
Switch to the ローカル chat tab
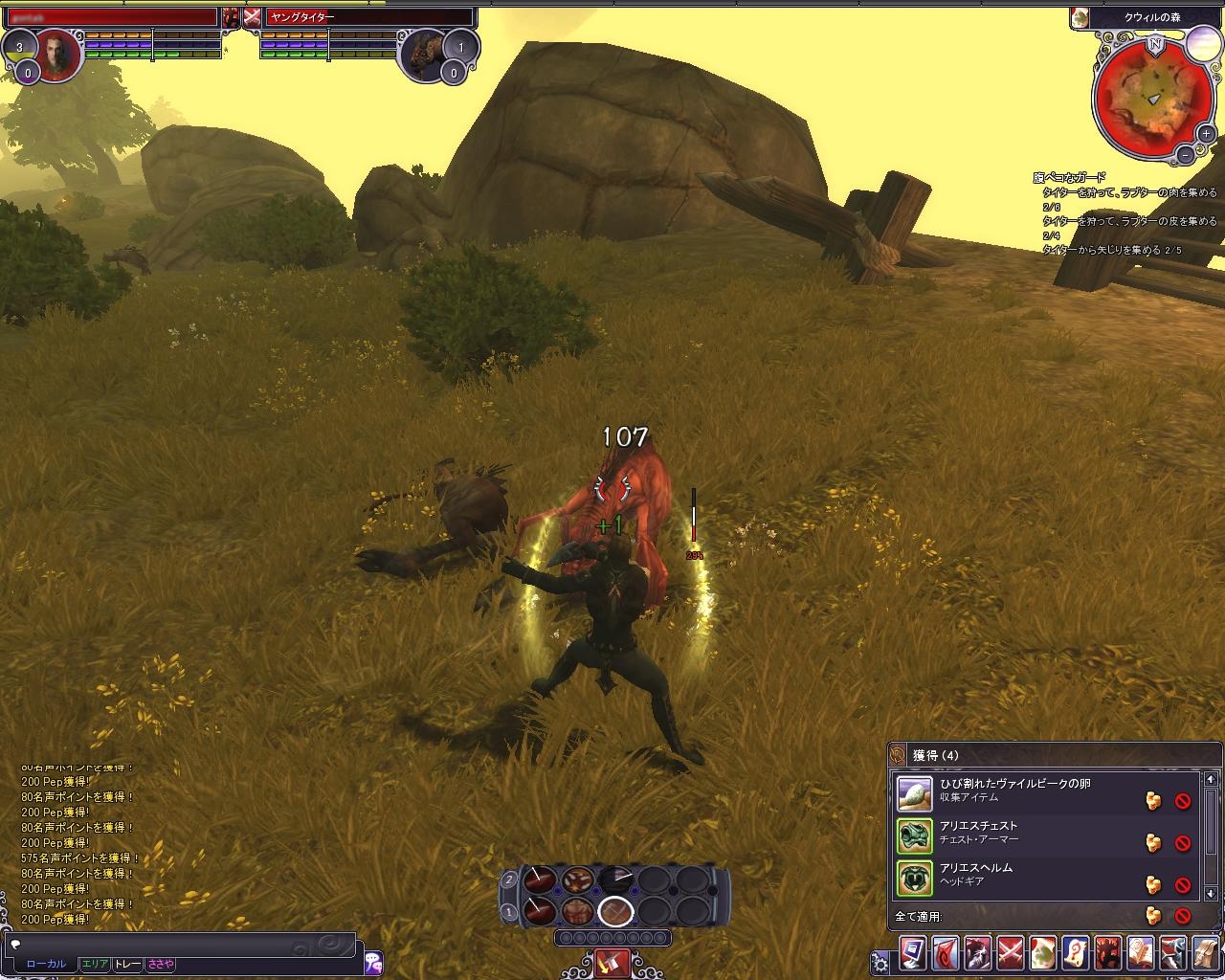[x=46, y=965]
